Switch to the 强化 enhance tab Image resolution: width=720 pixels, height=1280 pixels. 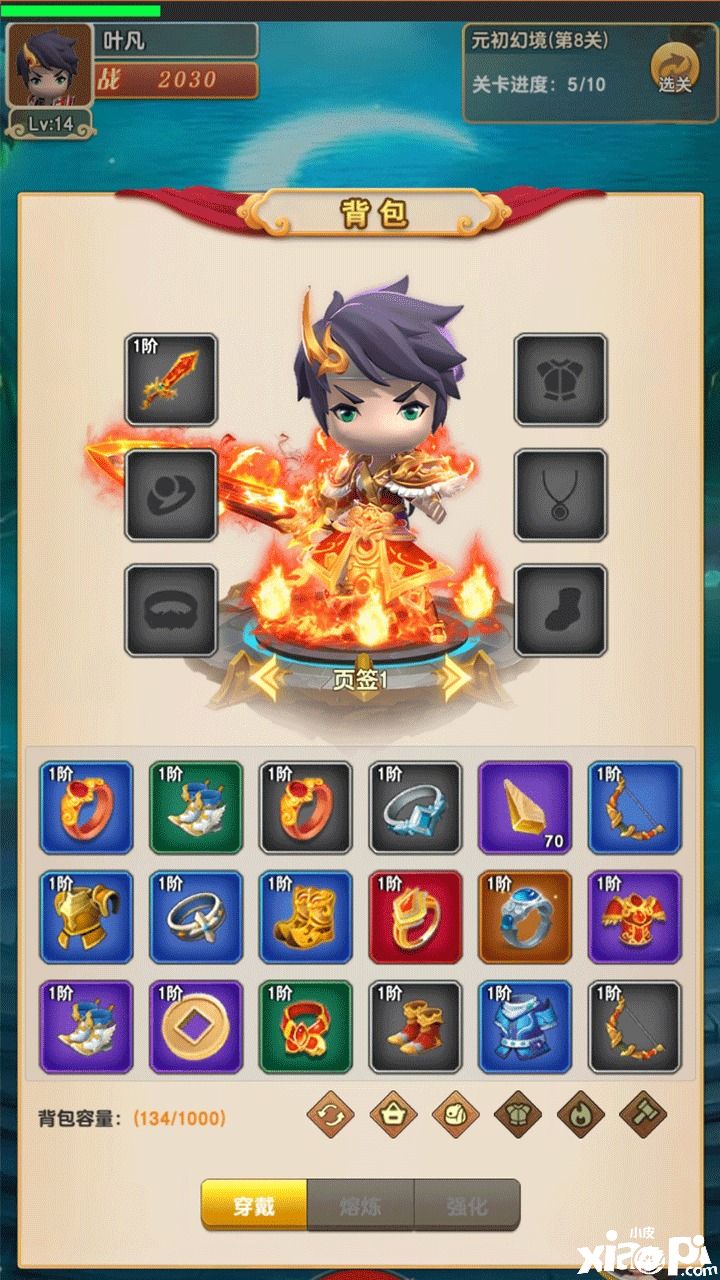[466, 1205]
